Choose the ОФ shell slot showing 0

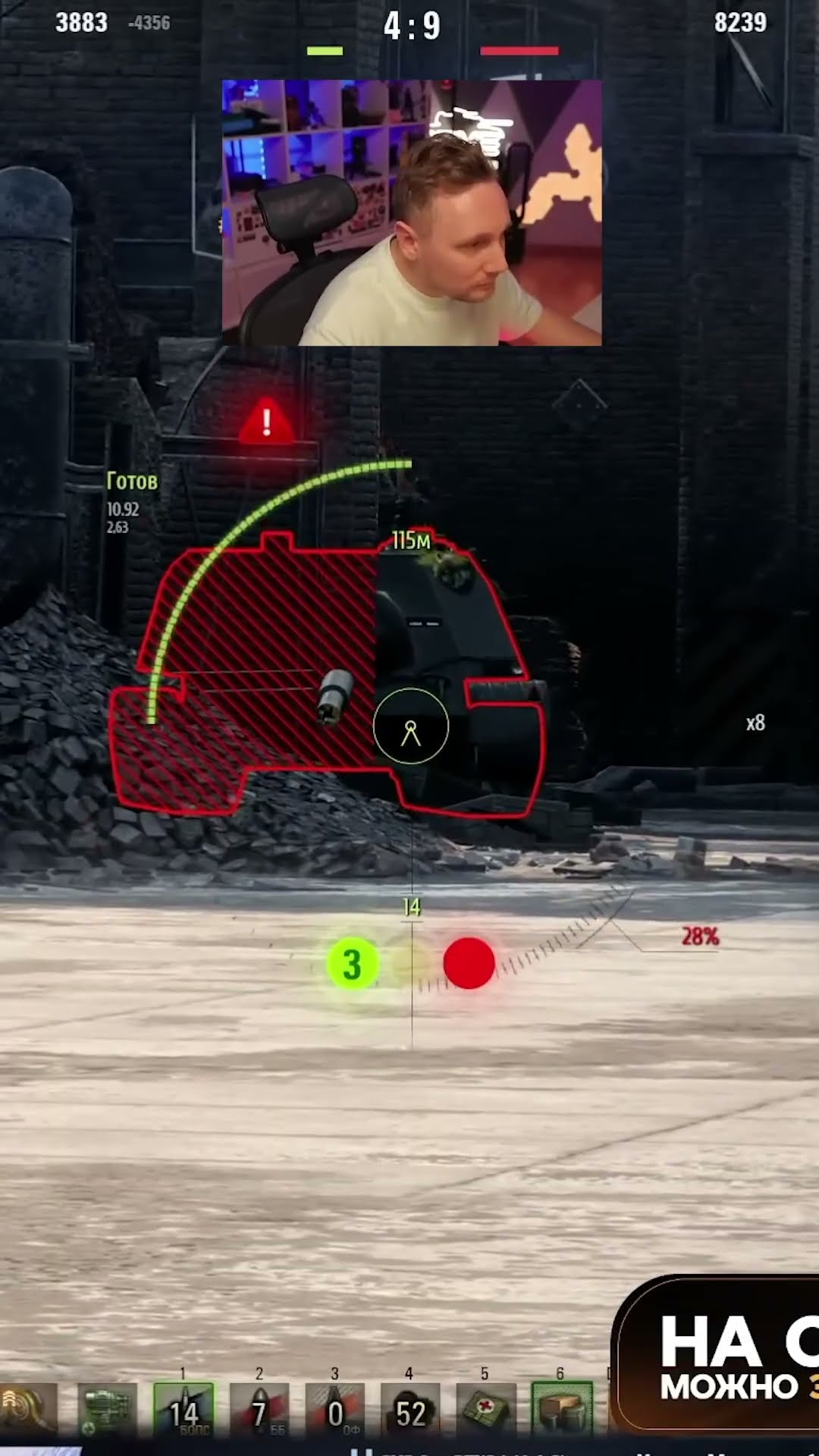point(334,1409)
